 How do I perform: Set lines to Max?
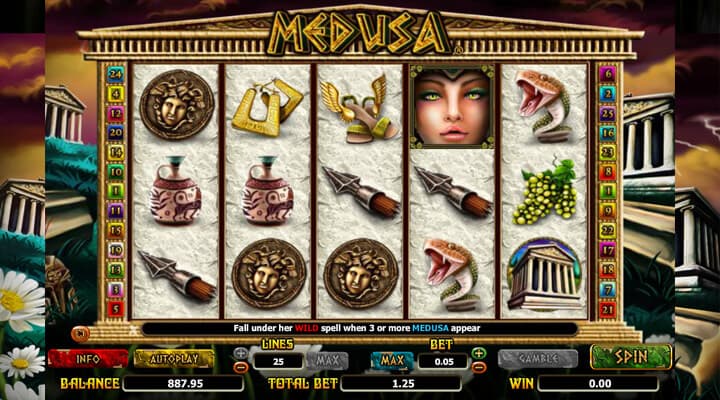coord(327,360)
